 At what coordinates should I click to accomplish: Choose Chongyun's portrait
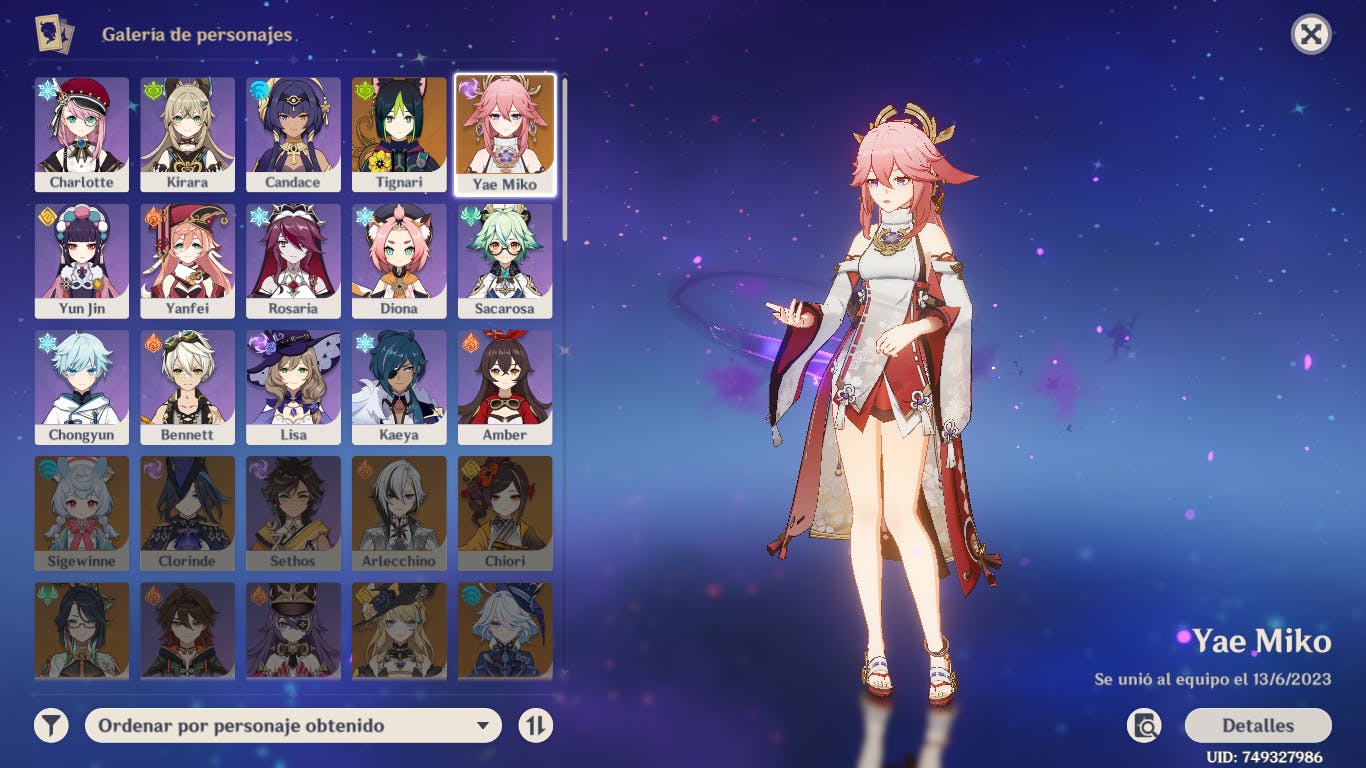(82, 387)
